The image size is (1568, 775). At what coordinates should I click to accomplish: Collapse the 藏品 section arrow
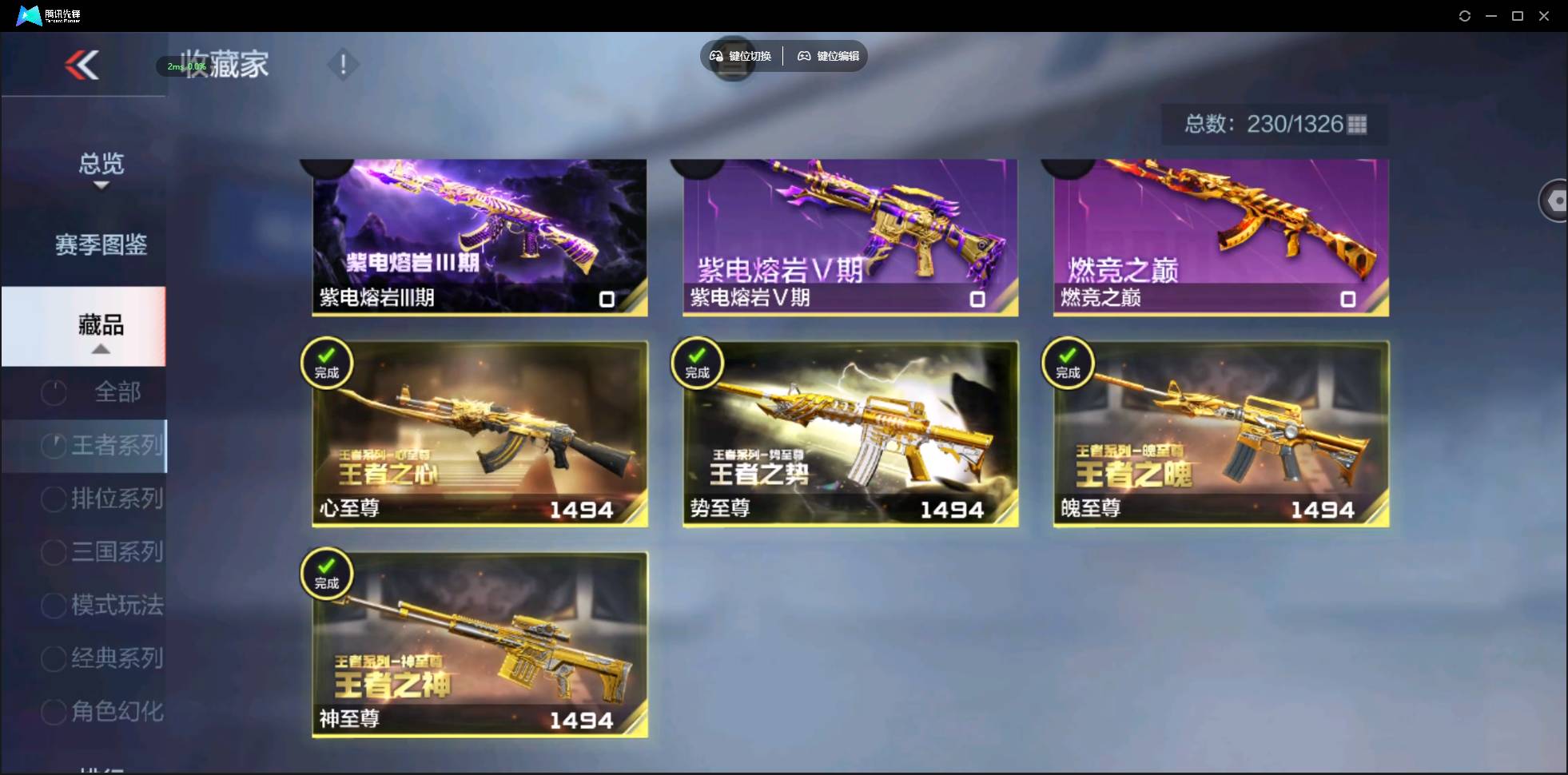tap(100, 349)
